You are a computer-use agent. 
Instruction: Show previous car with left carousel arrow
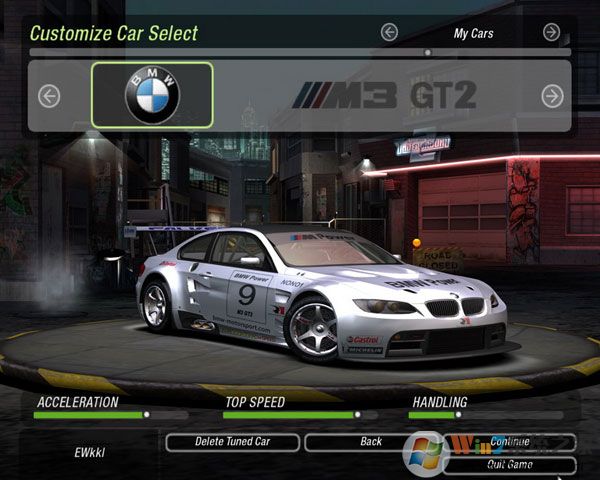48,96
